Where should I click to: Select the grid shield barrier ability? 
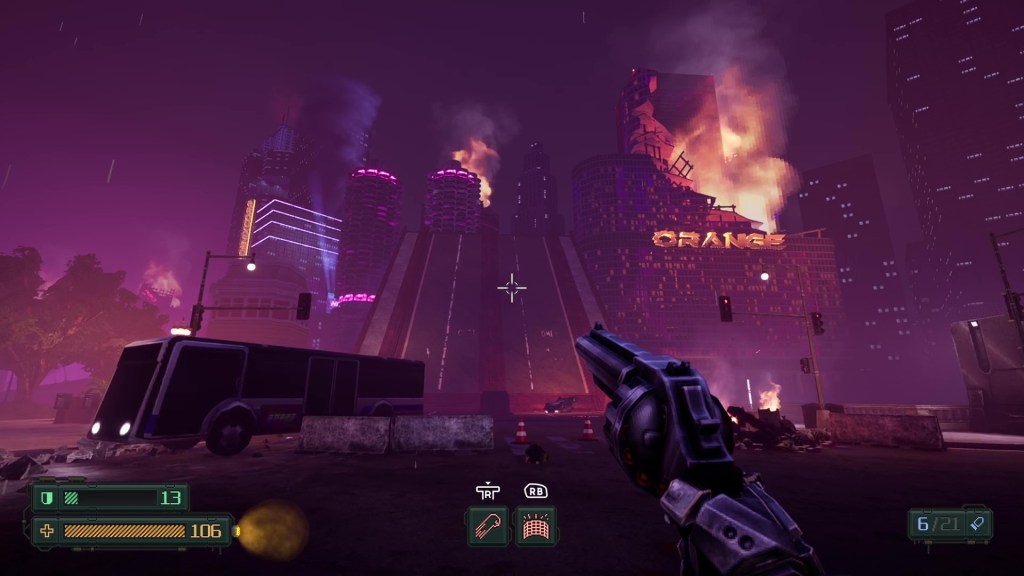coord(535,526)
